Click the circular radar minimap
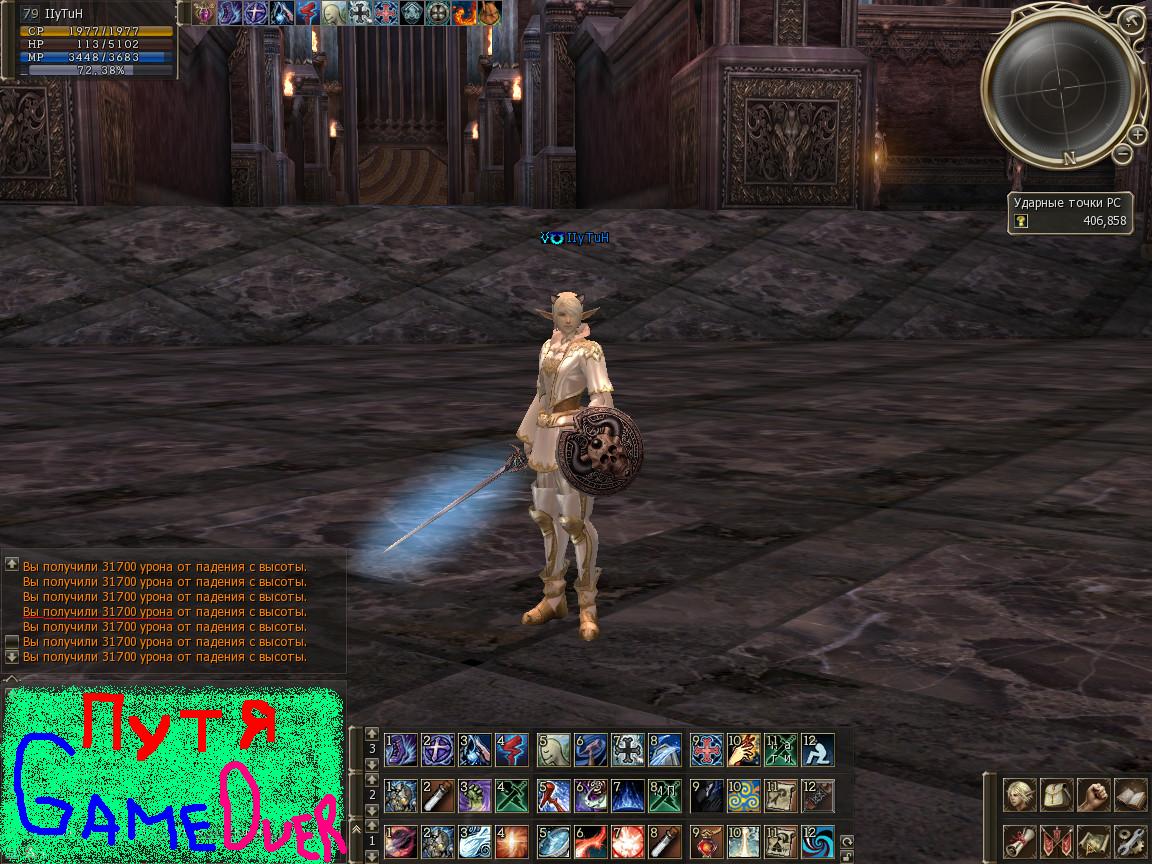 (x=1062, y=87)
